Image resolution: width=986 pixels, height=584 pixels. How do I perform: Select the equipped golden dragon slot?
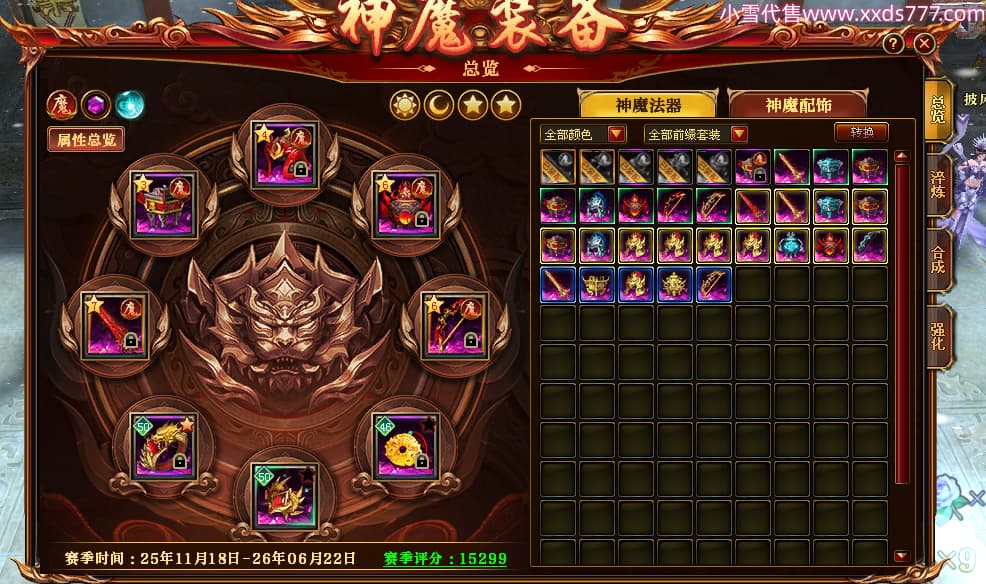click(x=165, y=445)
